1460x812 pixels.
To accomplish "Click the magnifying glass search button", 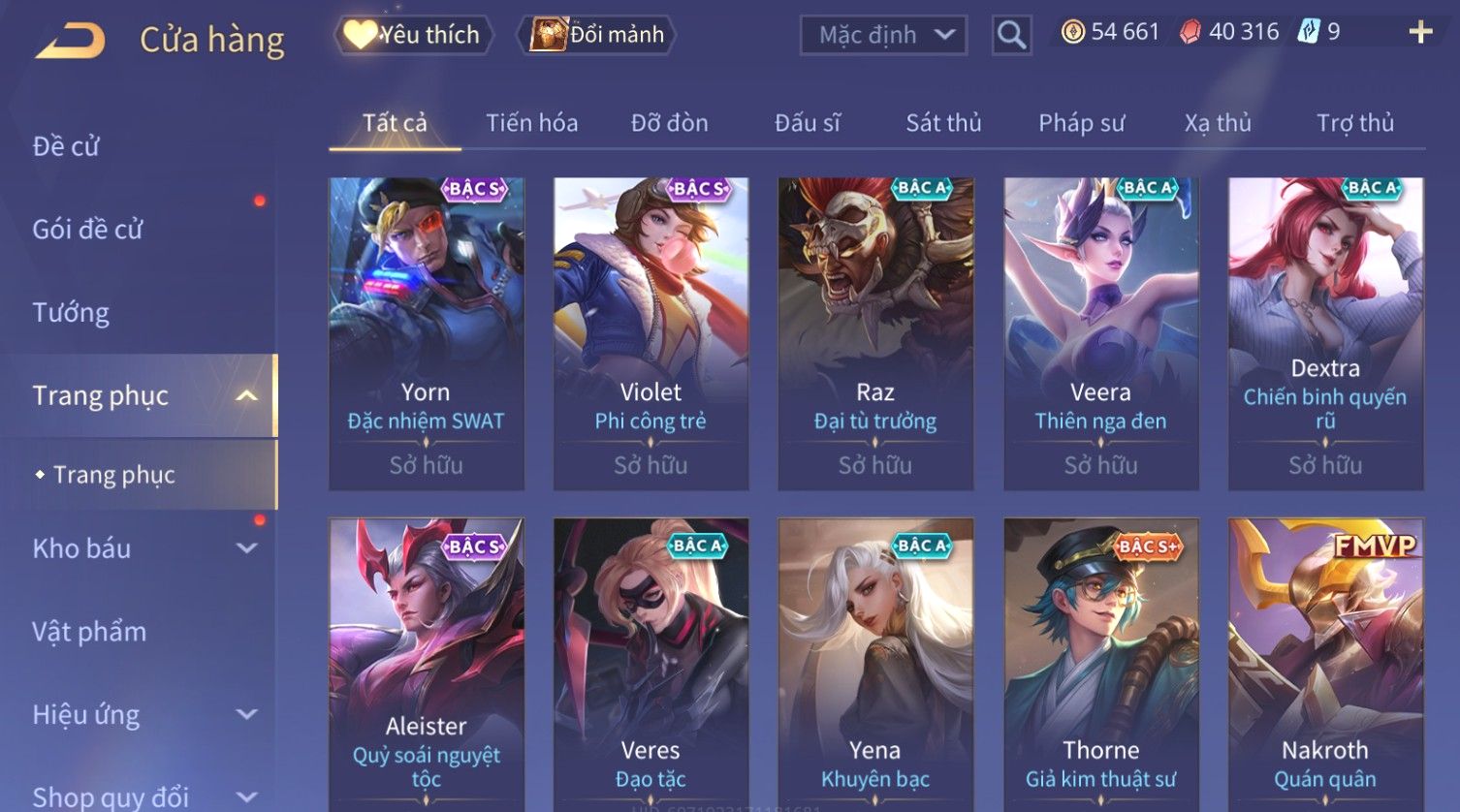I will pos(1011,35).
